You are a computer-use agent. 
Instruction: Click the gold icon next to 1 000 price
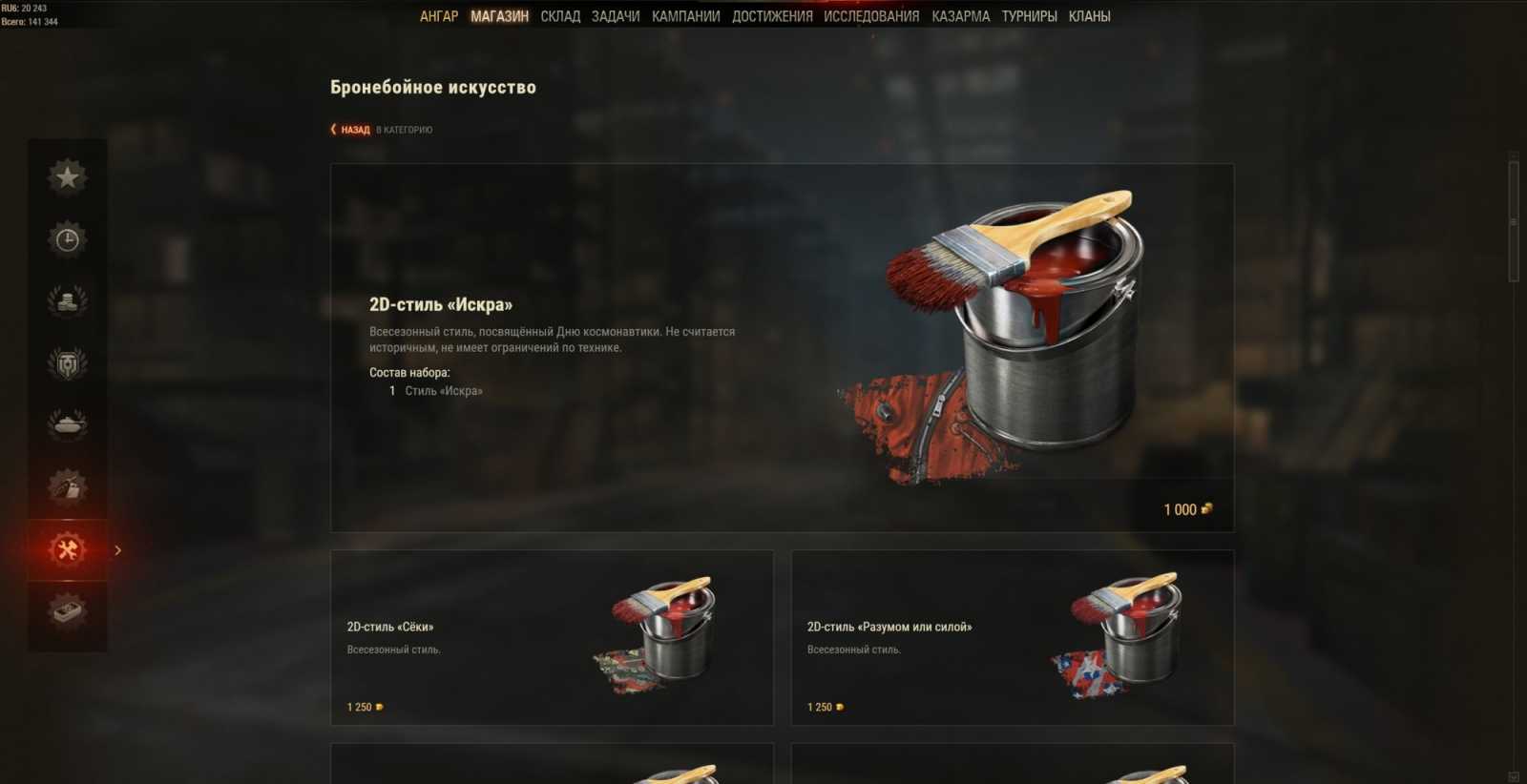[x=1206, y=508]
